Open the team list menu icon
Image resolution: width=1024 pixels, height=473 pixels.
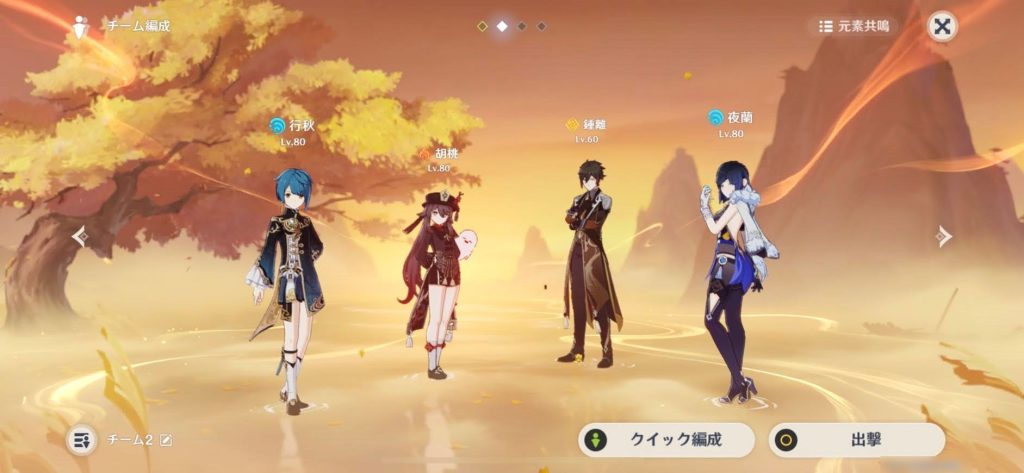[x=82, y=439]
